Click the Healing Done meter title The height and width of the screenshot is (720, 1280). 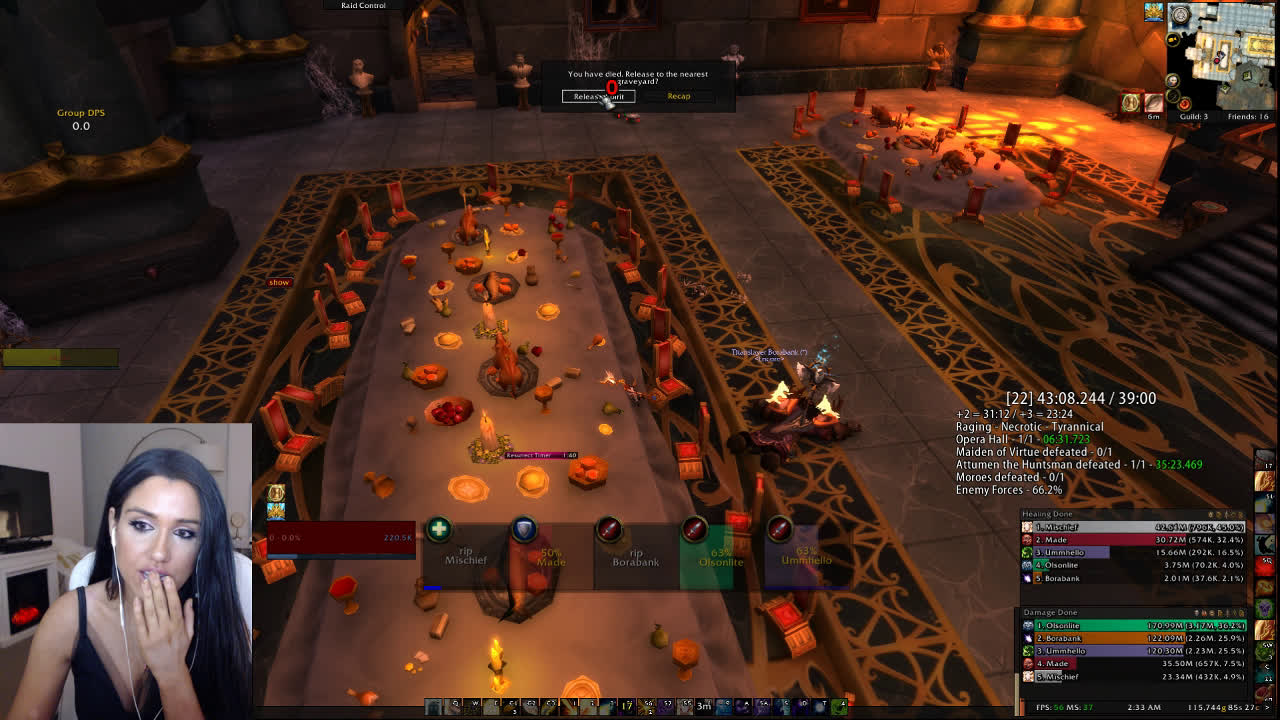[1047, 514]
